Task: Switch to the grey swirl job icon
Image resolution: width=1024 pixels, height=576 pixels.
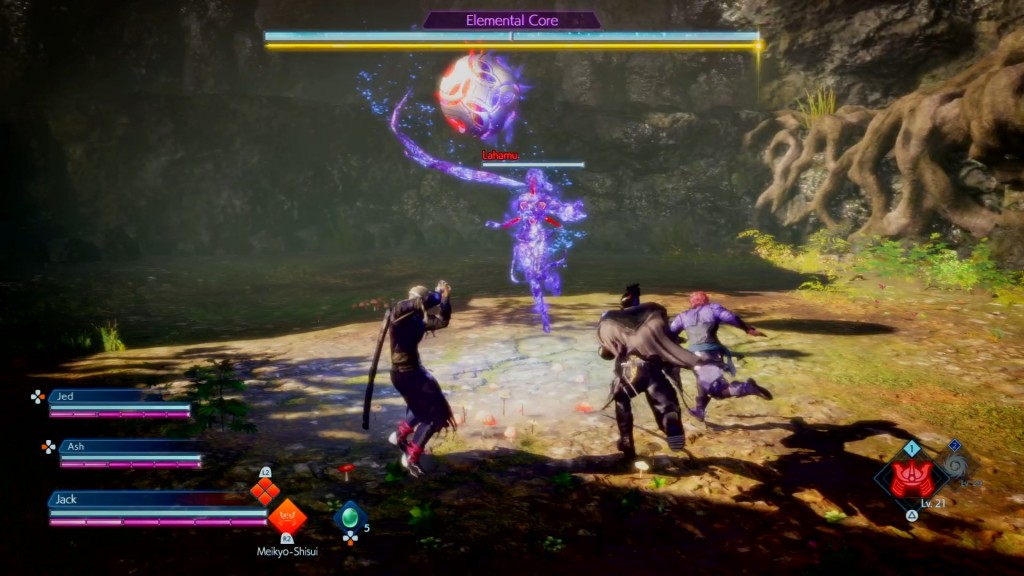Action: click(x=957, y=466)
